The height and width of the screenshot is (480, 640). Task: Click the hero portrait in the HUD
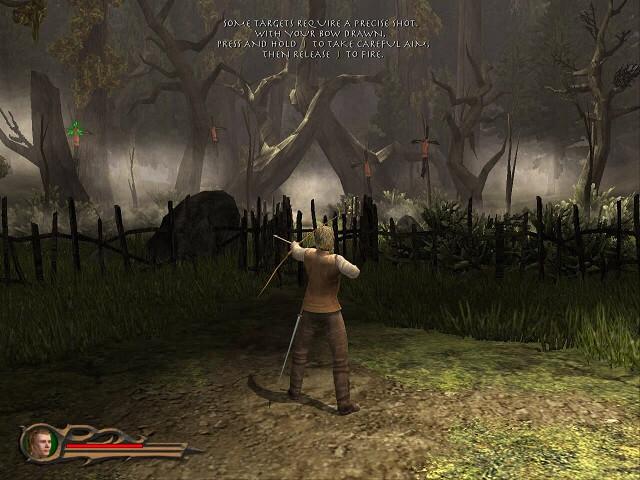(x=41, y=442)
